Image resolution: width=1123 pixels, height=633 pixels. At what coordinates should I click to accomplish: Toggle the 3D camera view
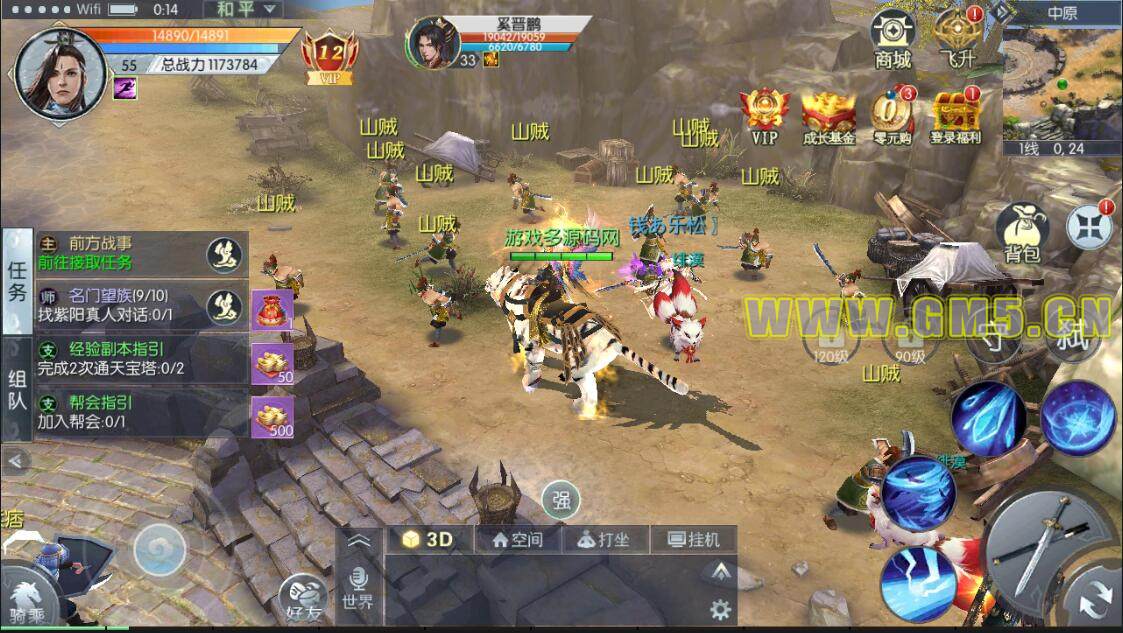tap(428, 539)
